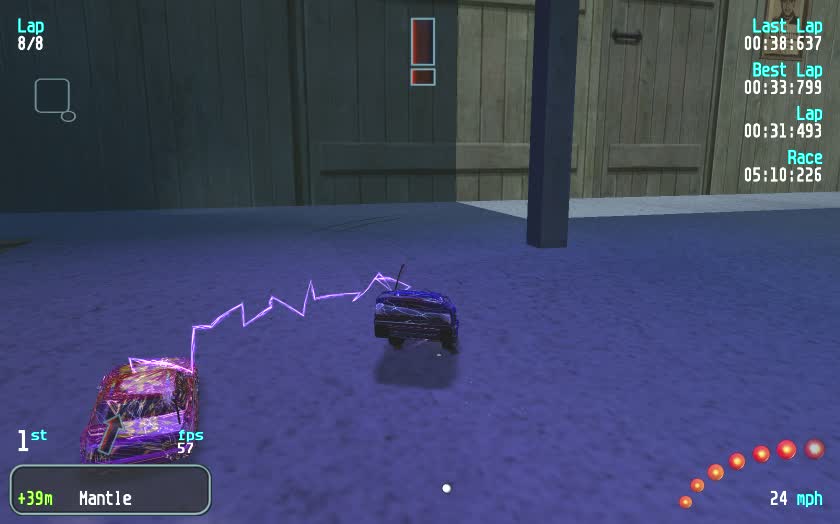Click the Mantle opponent gap panel
The width and height of the screenshot is (840, 524).
pos(111,490)
